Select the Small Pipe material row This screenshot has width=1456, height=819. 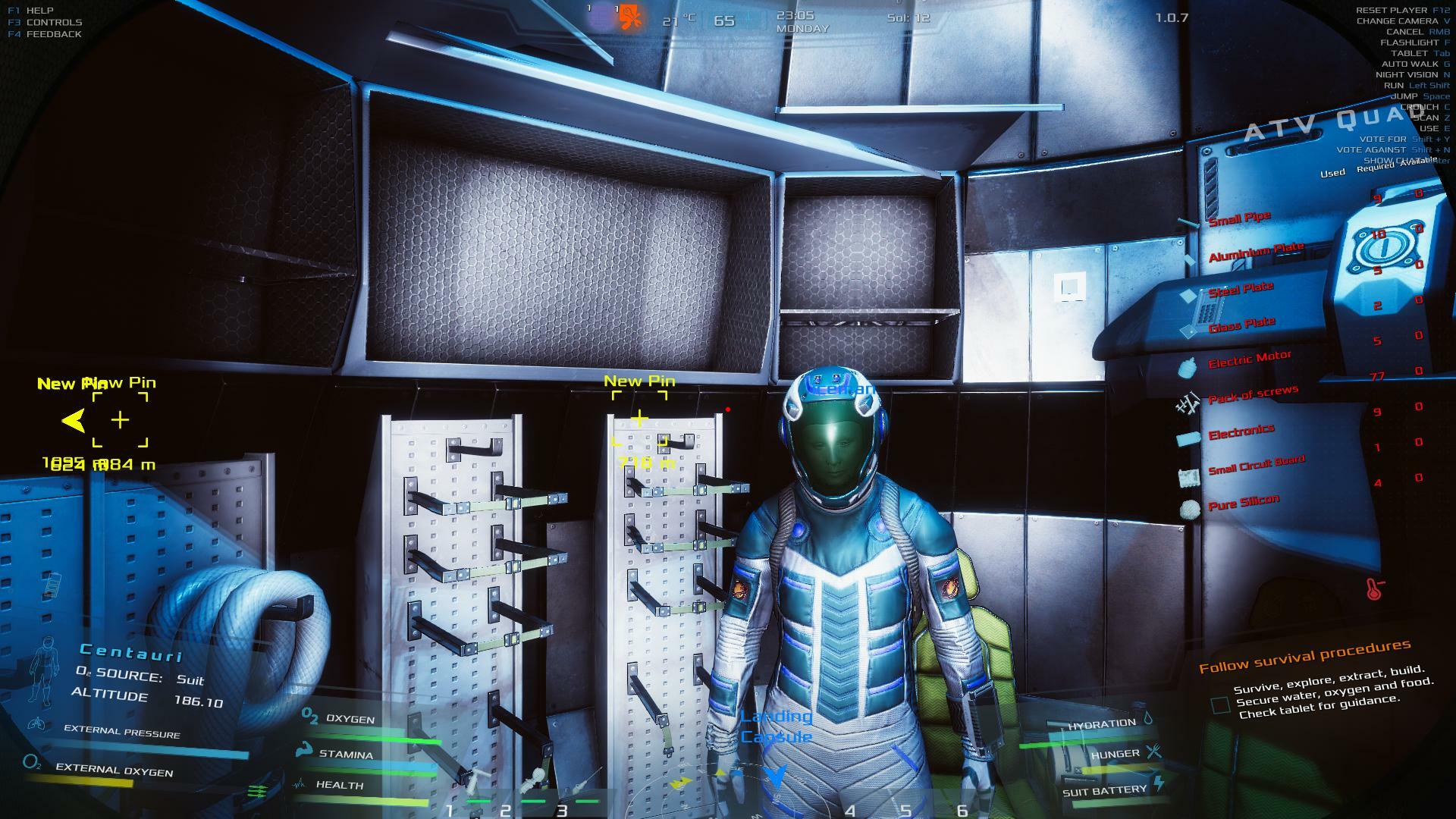[x=1239, y=219]
